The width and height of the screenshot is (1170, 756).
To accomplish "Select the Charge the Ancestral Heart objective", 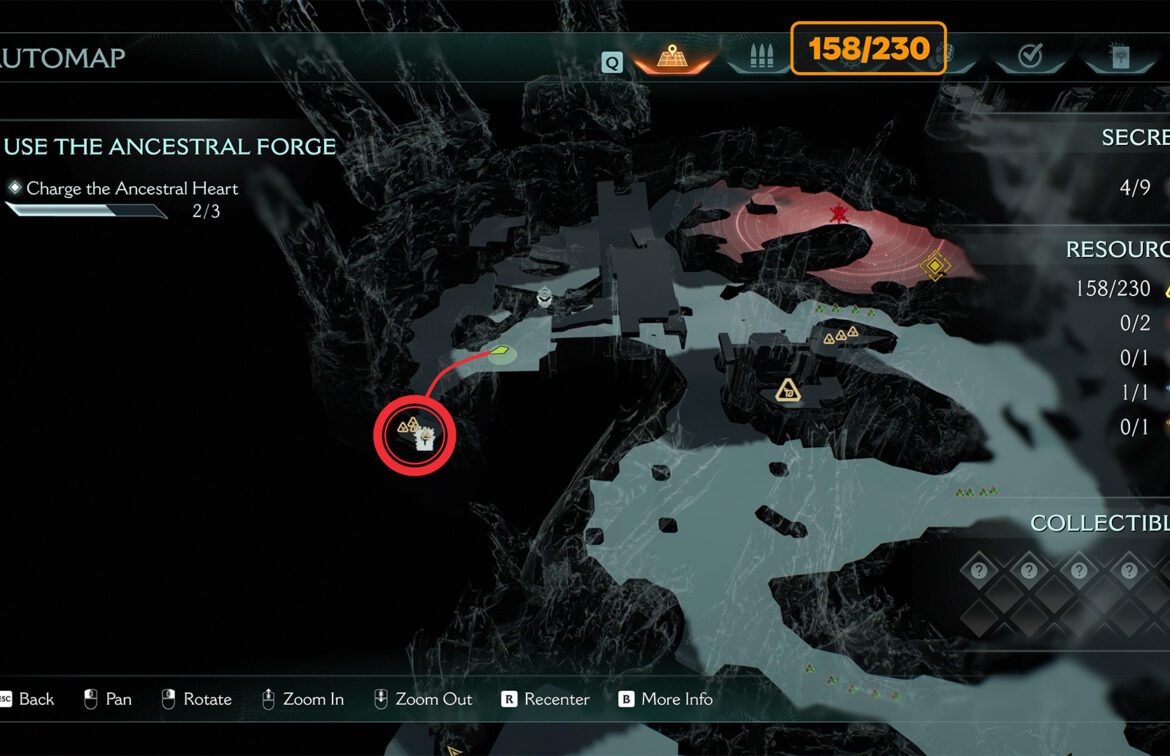I will (x=132, y=188).
